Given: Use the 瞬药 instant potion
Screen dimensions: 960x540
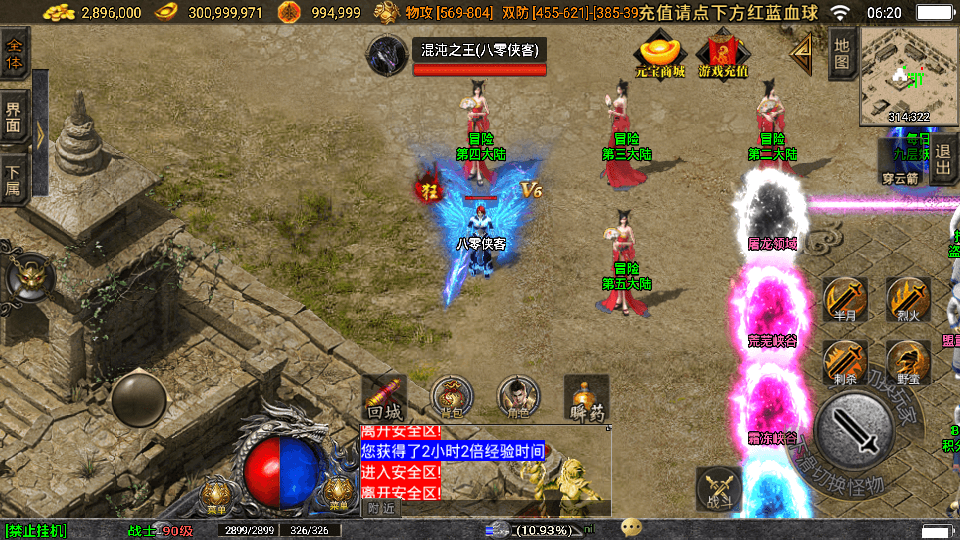Looking at the screenshot, I should tap(586, 398).
